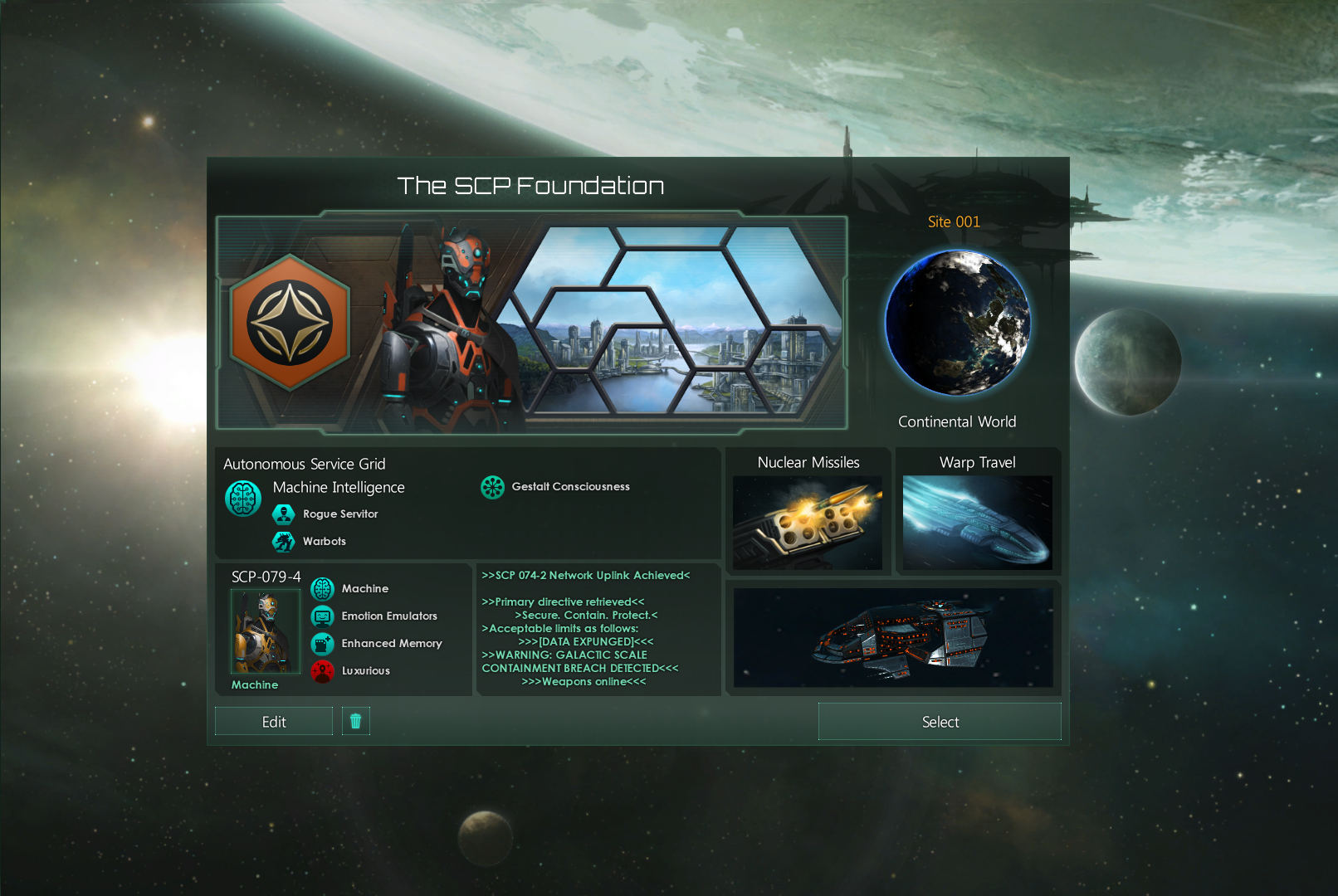Image resolution: width=1338 pixels, height=896 pixels.
Task: Click the Site 001 homeworld planet
Action: pyautogui.click(x=958, y=323)
